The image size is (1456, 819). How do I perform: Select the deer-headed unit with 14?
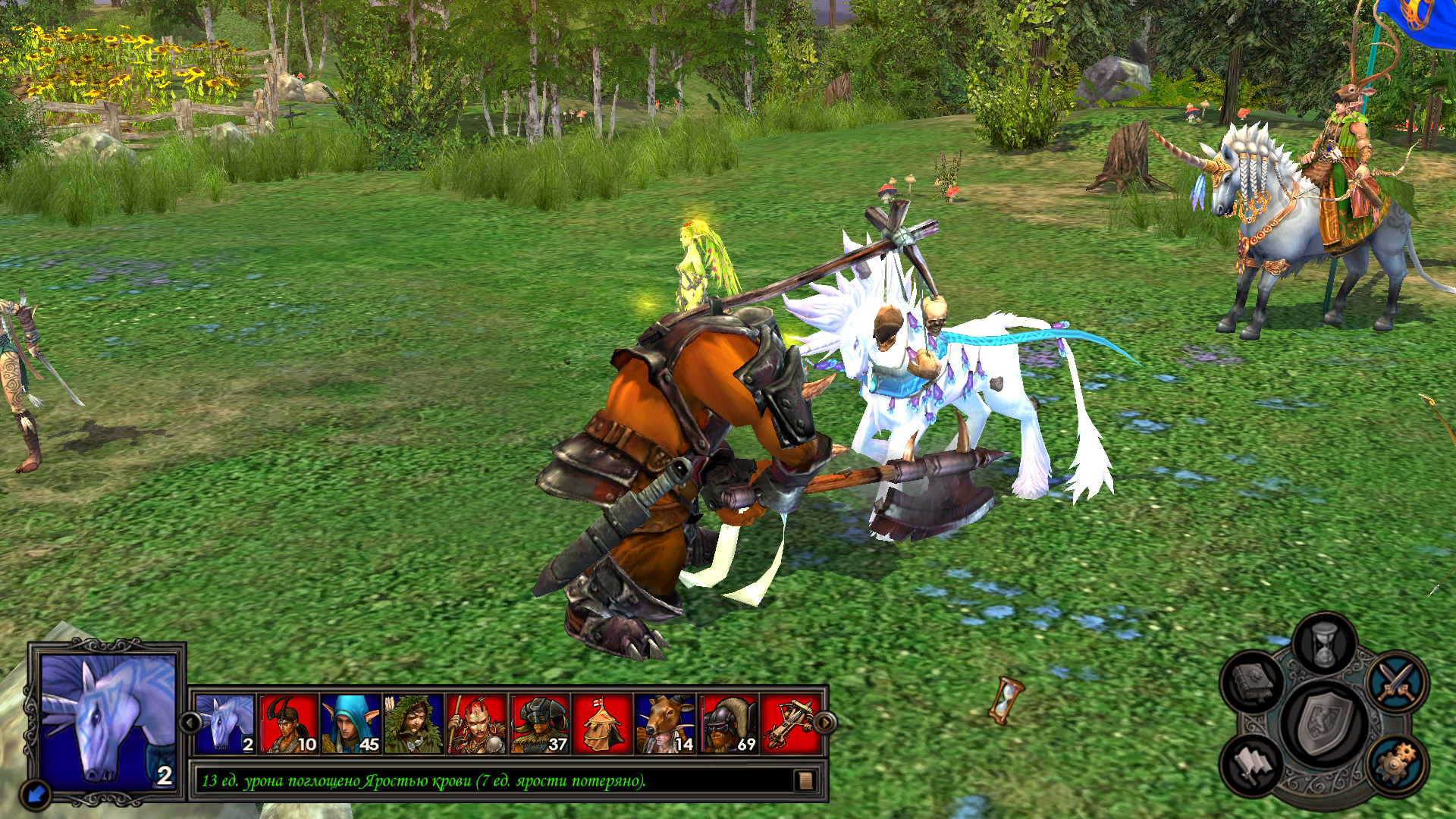[665, 724]
